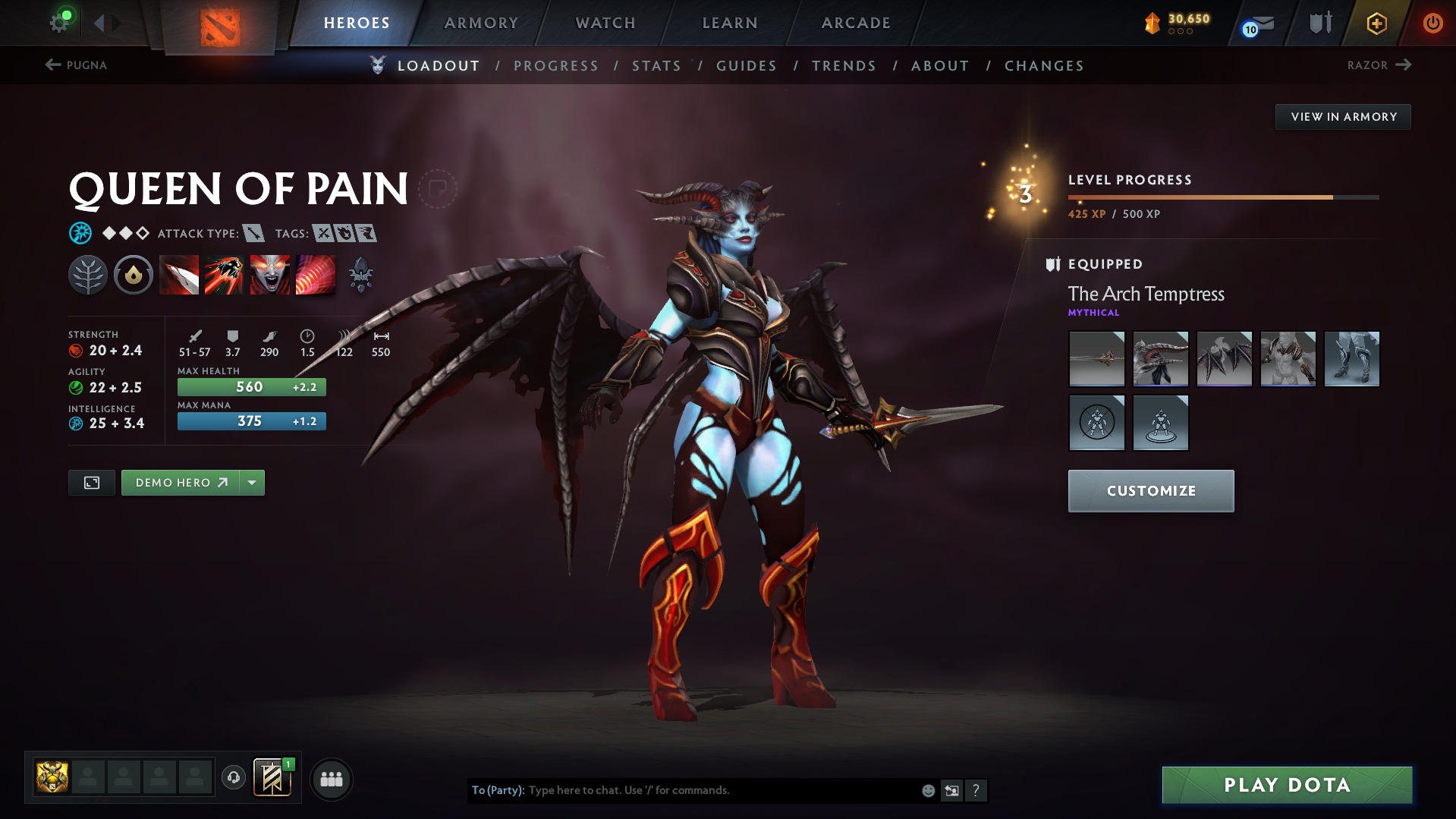Go to the Learn tab

(x=729, y=23)
